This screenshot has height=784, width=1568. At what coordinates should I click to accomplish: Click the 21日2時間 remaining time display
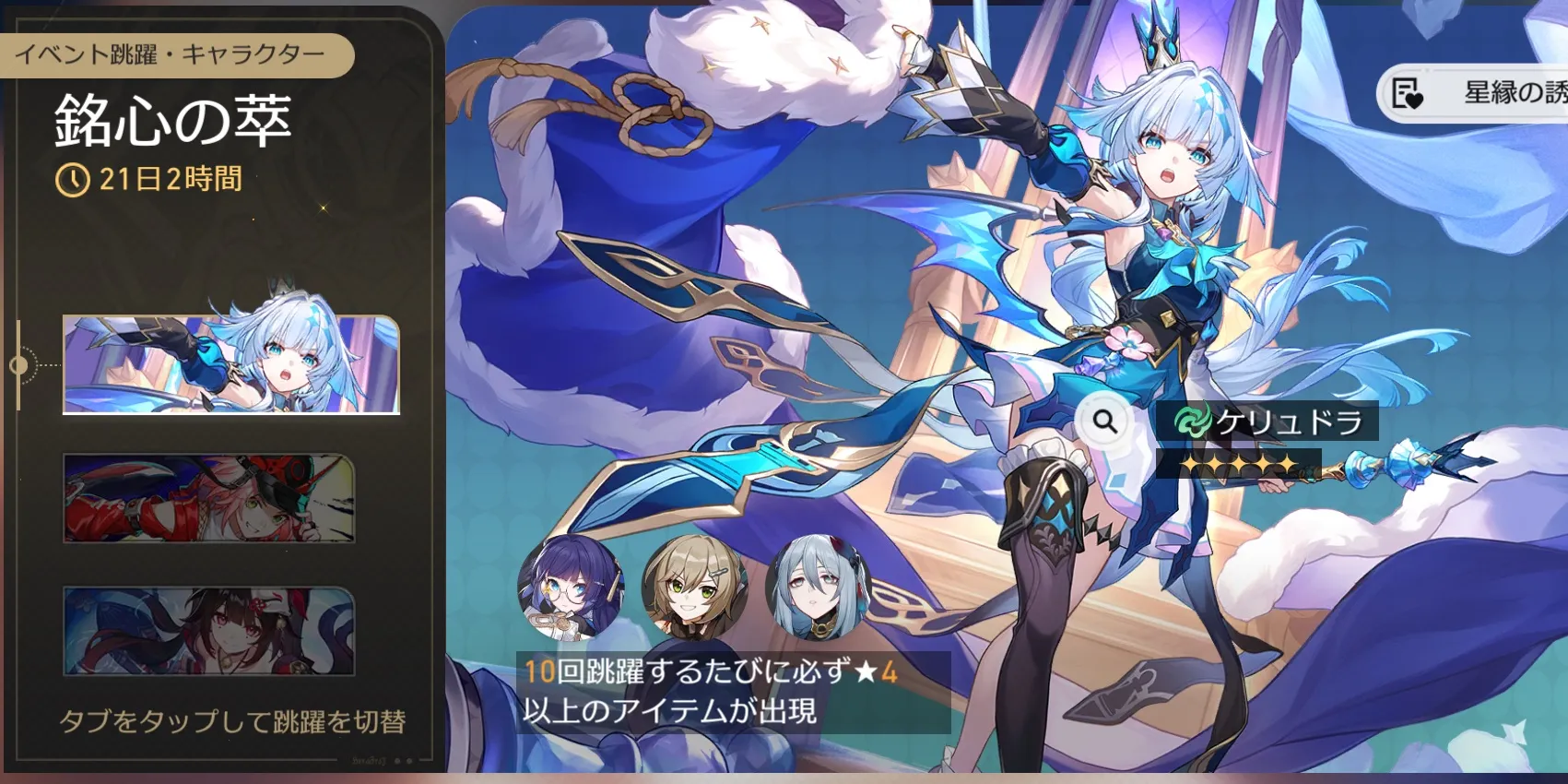[x=169, y=182]
